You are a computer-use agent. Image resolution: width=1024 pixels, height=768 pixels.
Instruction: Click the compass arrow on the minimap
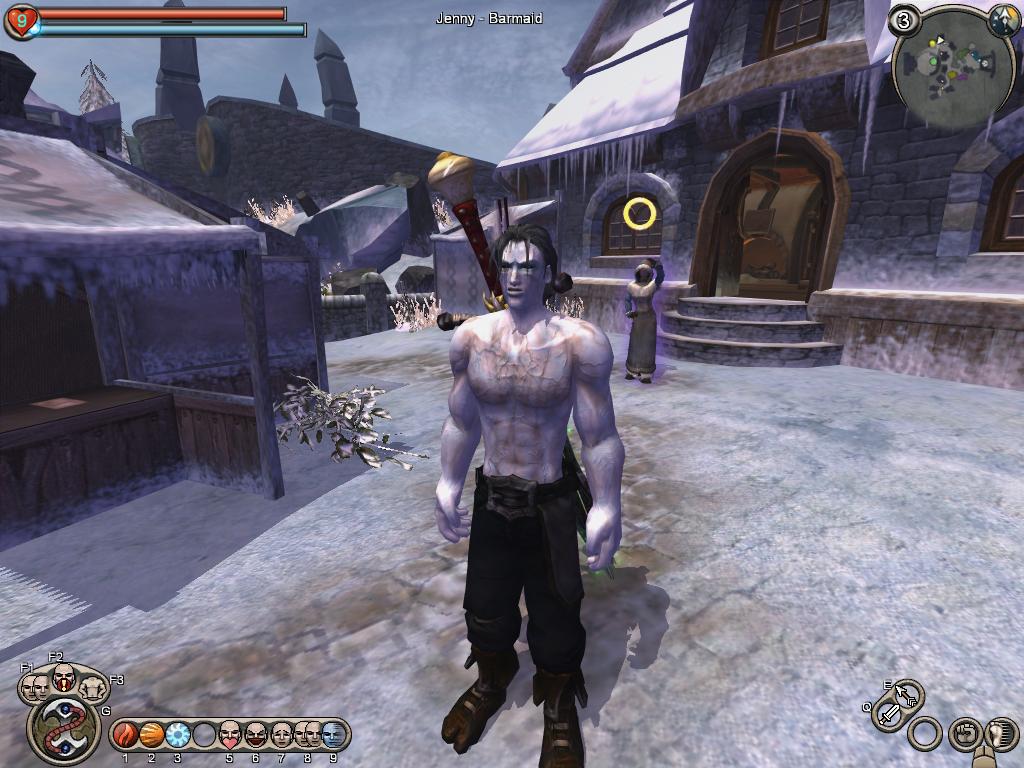click(1001, 22)
